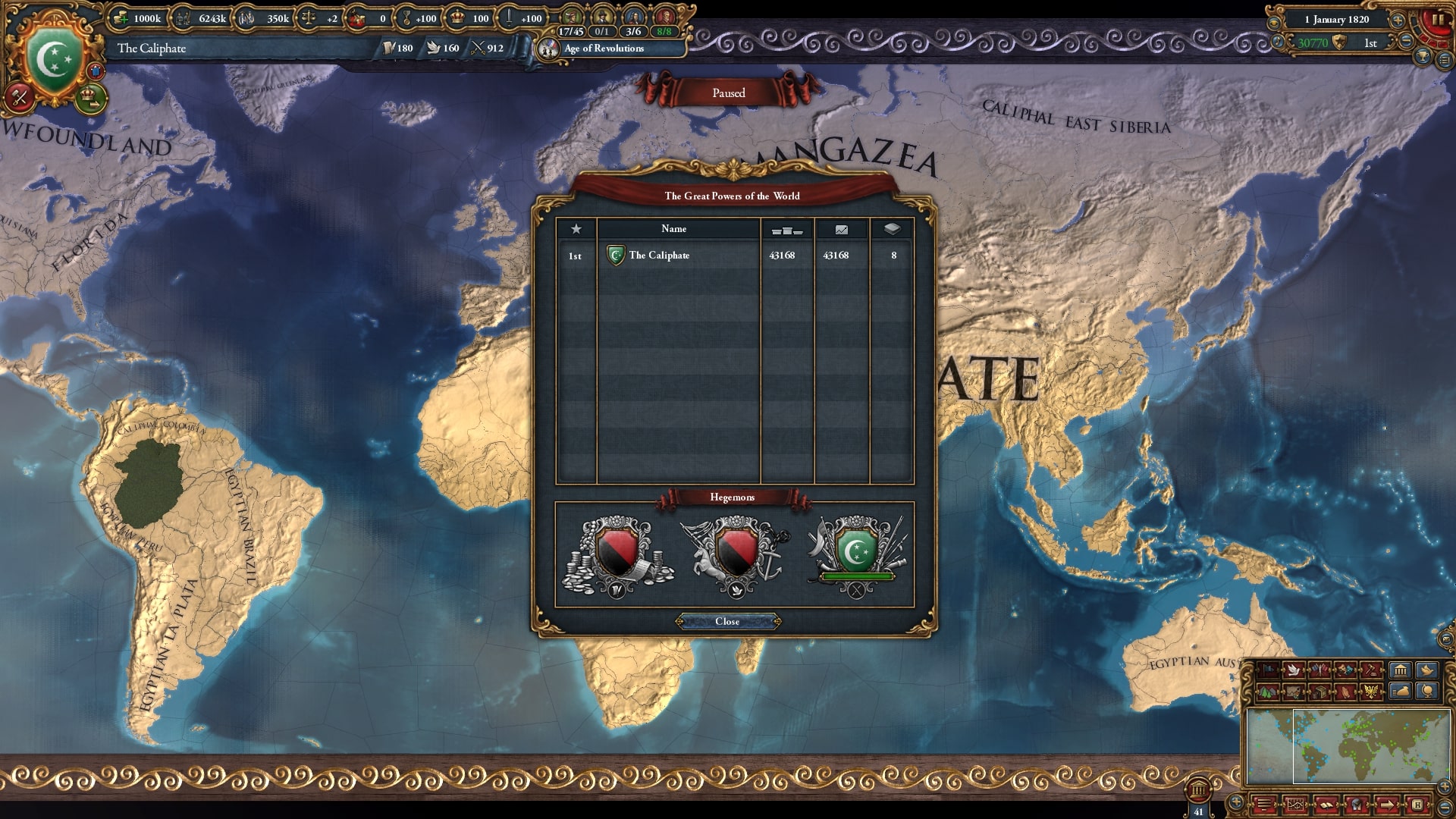Increase game speed with plus button
This screenshot has height=819, width=1456.
pyautogui.click(x=1397, y=20)
